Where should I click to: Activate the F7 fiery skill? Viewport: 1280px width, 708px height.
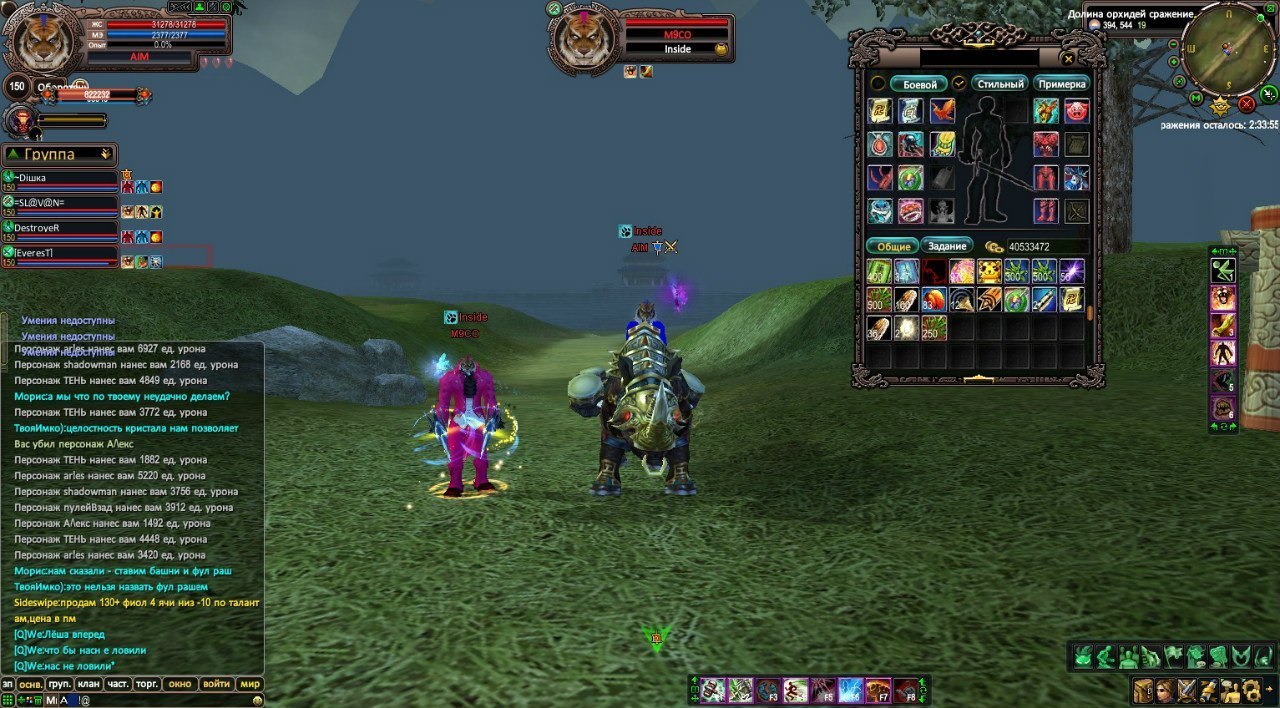pyautogui.click(x=878, y=690)
